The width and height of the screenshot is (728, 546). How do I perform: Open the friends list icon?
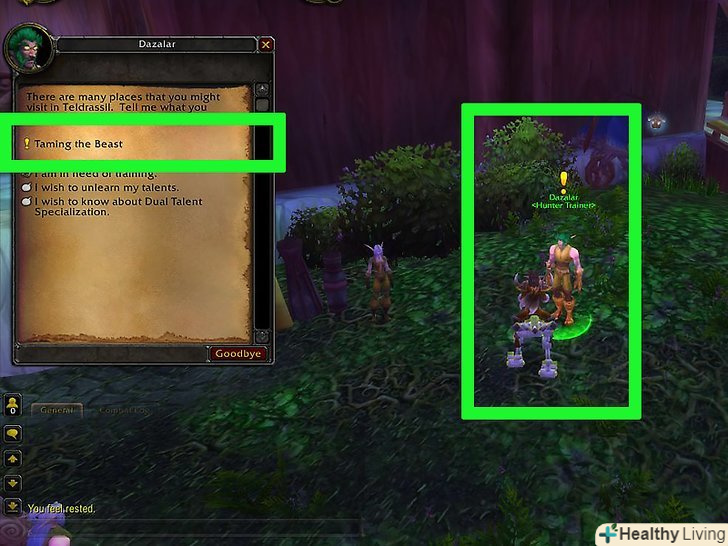[14, 406]
